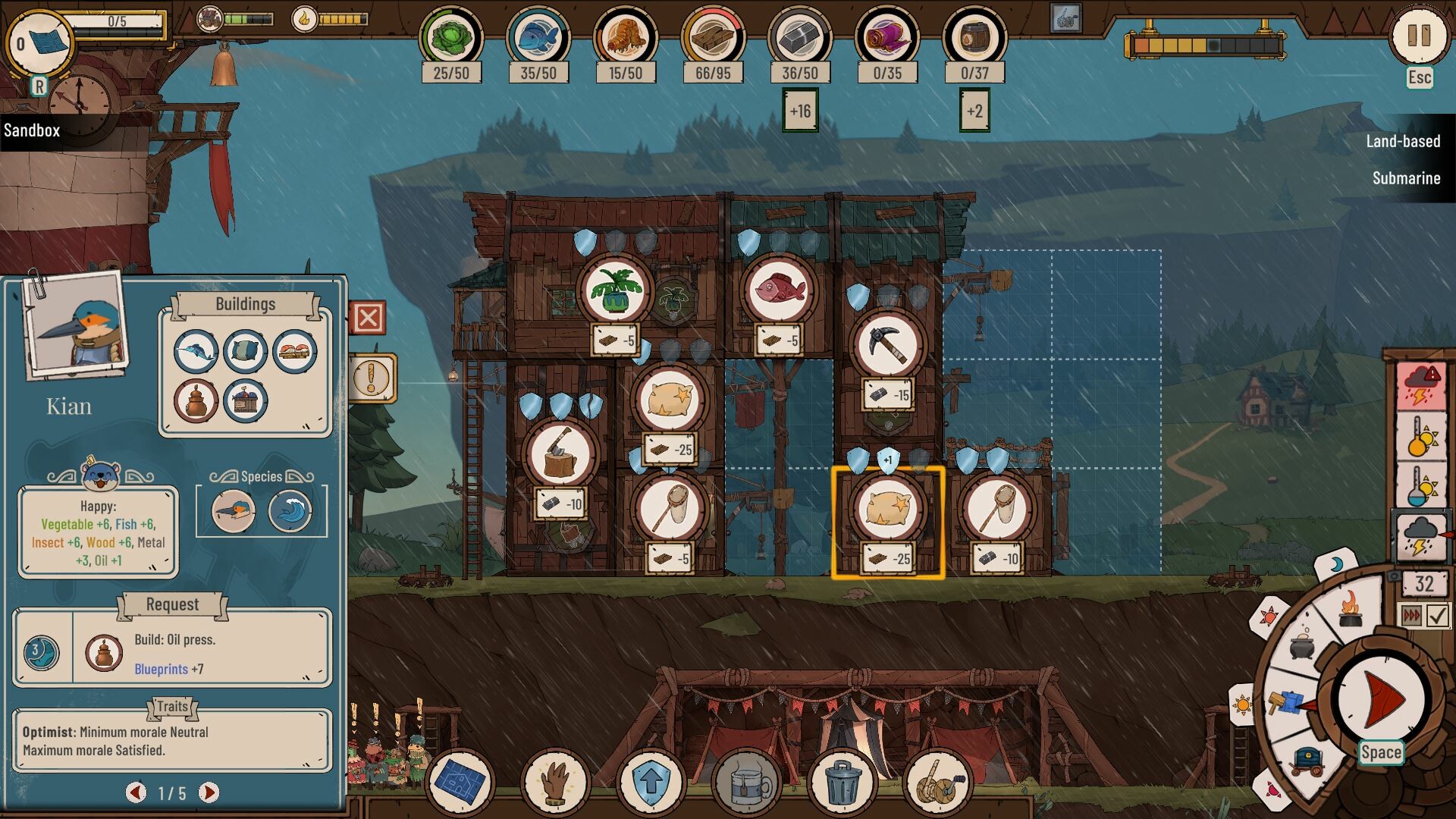Screen dimensions: 1456x819
Task: Switch to the Land-based option
Action: click(x=1403, y=141)
